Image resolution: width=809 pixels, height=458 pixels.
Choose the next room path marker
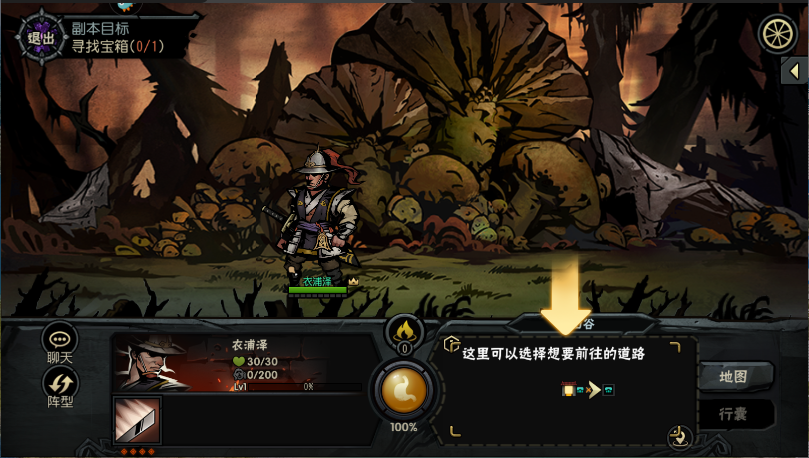point(607,390)
